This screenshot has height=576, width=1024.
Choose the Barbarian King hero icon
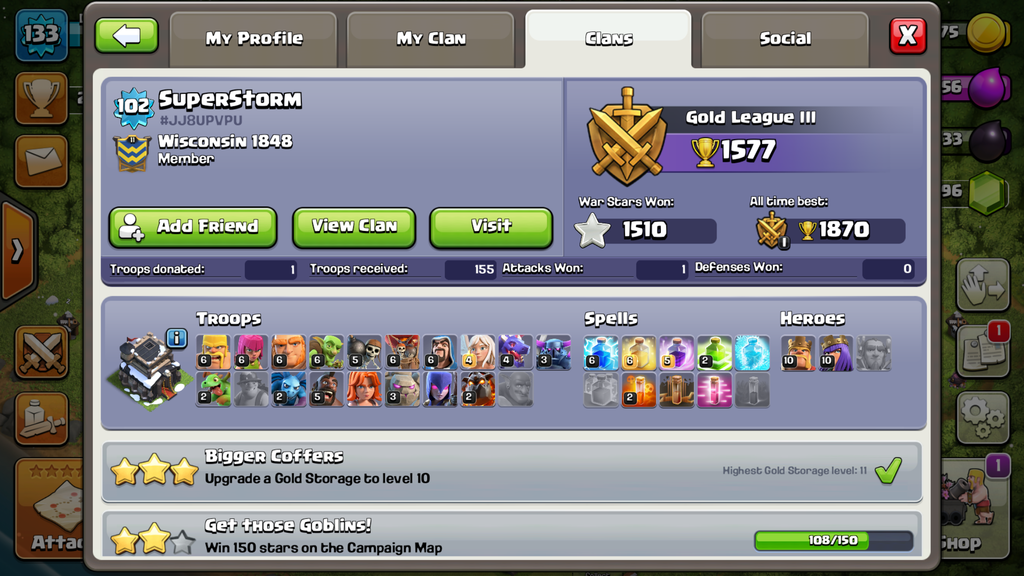798,353
